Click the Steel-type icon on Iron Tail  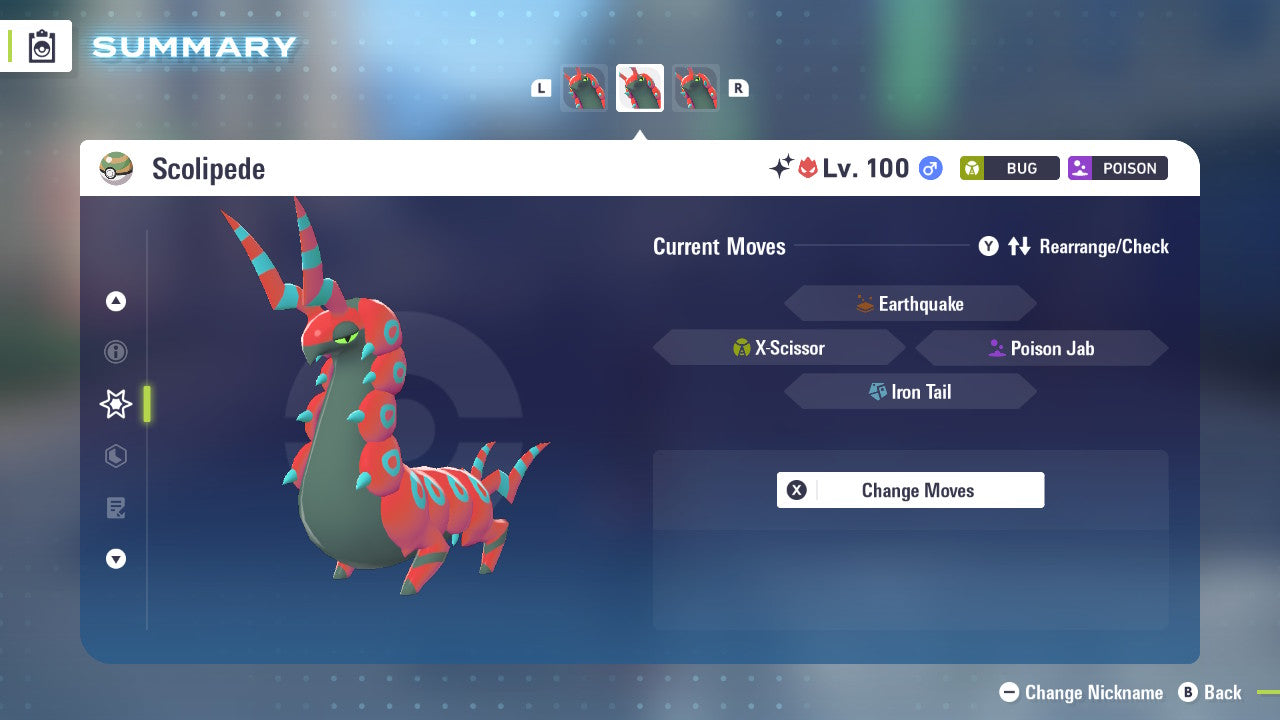click(x=877, y=391)
